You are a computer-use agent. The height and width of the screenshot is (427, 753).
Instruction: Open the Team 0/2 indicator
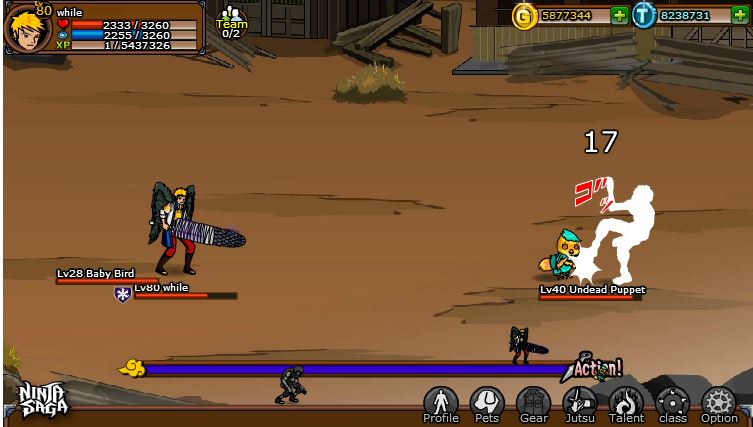pyautogui.click(x=231, y=22)
